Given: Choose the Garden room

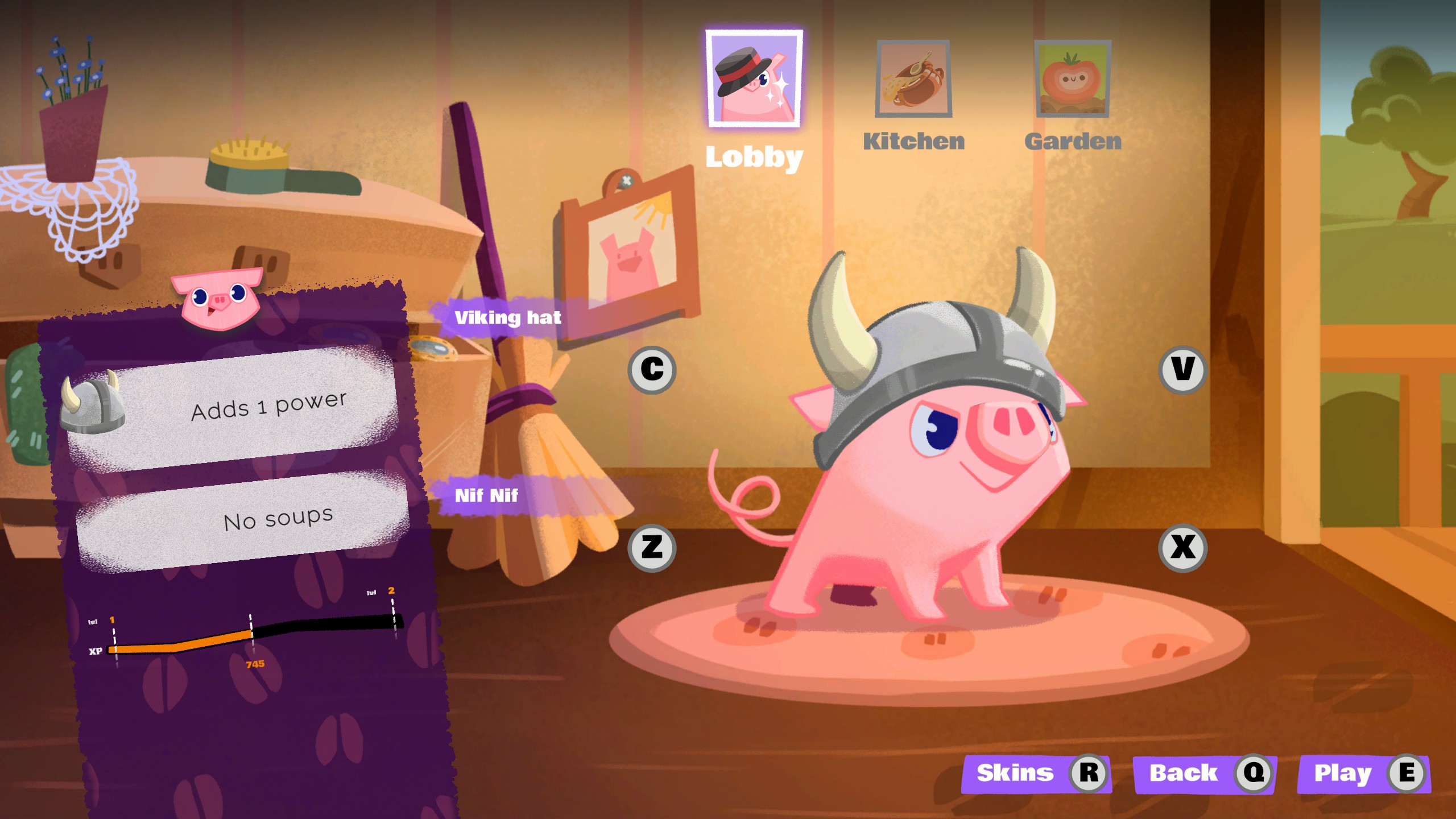Looking at the screenshot, I should [x=1073, y=80].
